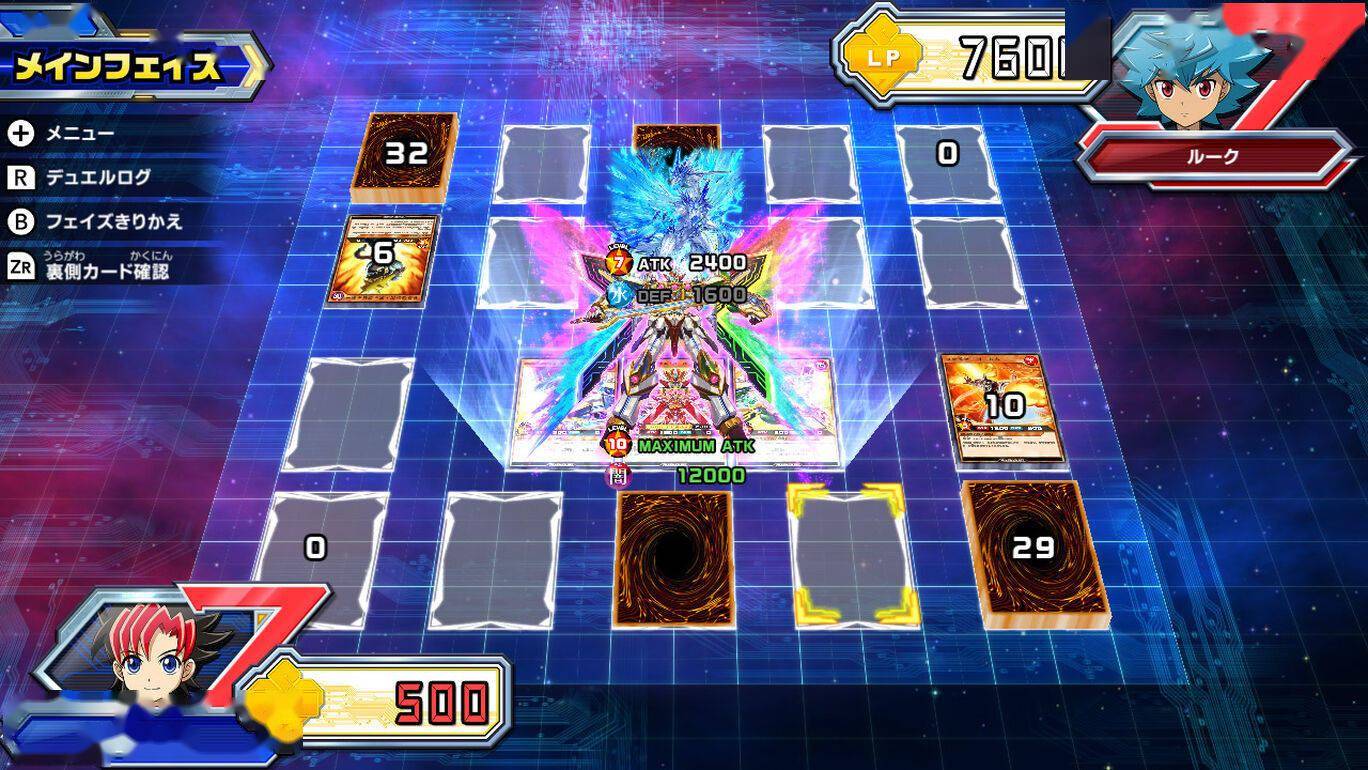Select your deck showing 29 cards
This screenshot has width=1368, height=770.
pos(1035,552)
